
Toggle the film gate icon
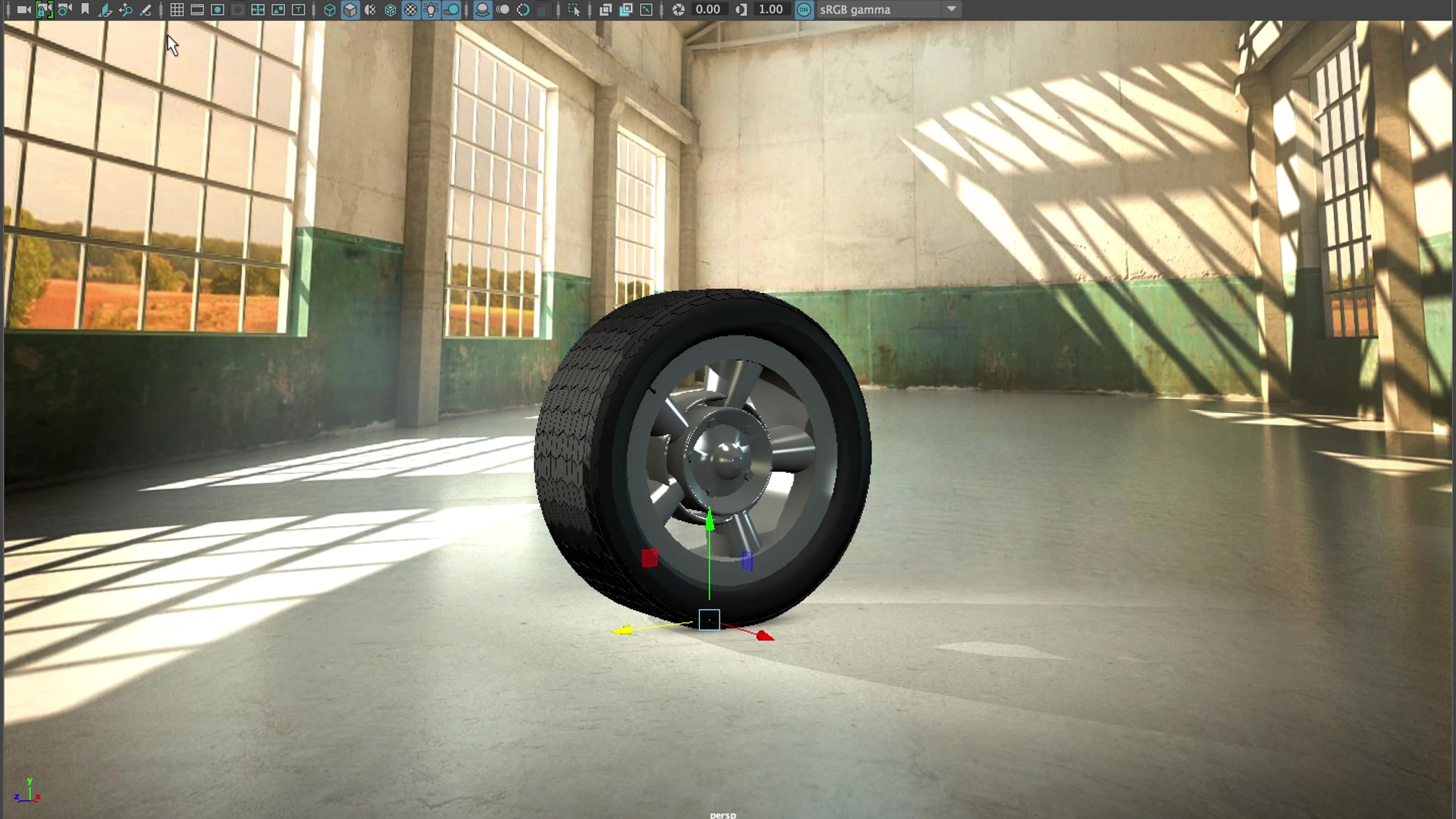[x=197, y=9]
